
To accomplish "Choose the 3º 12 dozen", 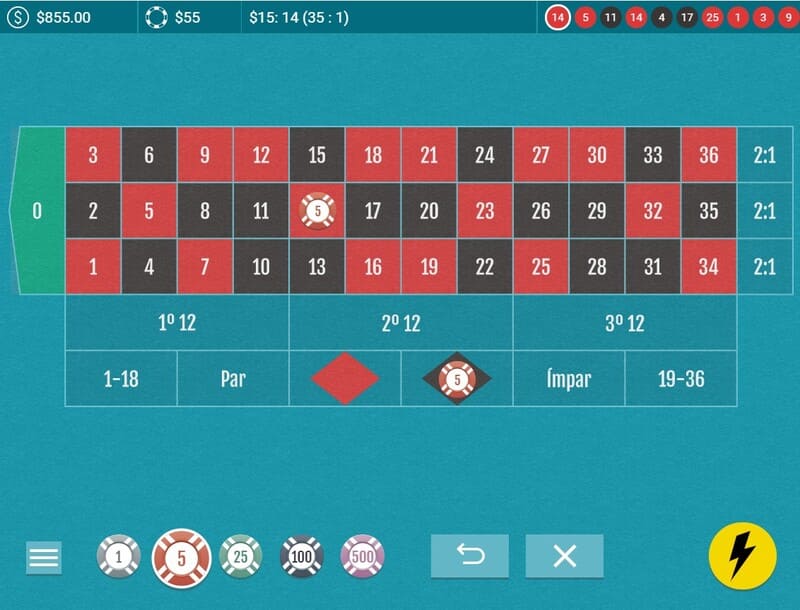I will (x=625, y=323).
